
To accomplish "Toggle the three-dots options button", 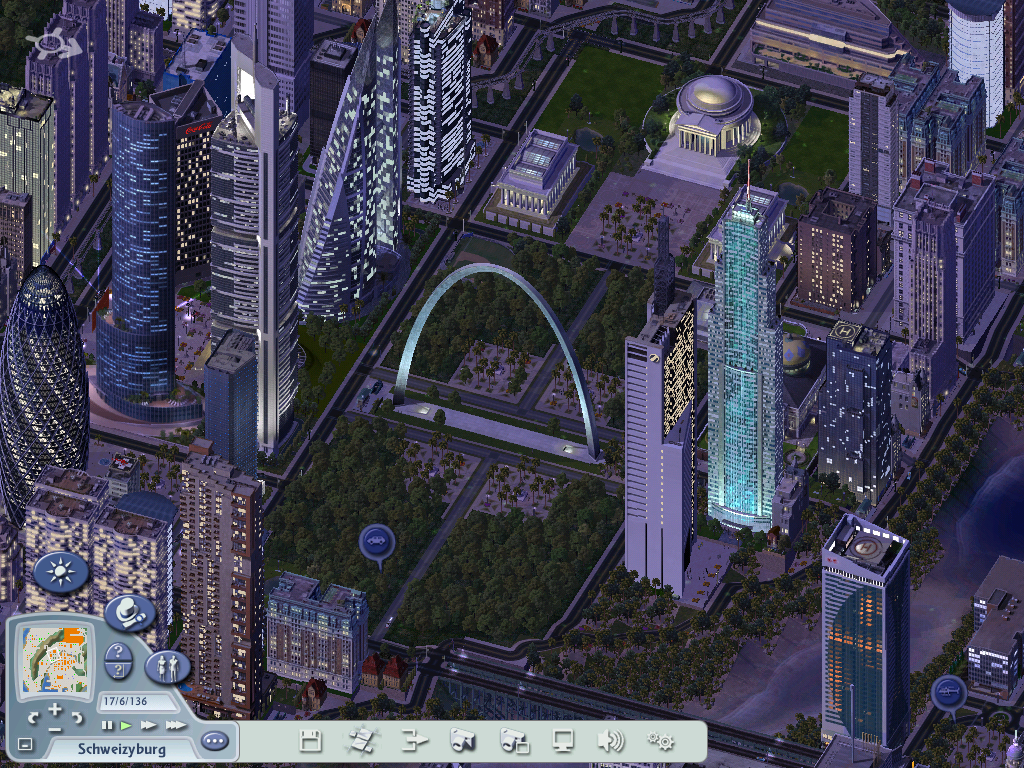I will coord(214,741).
